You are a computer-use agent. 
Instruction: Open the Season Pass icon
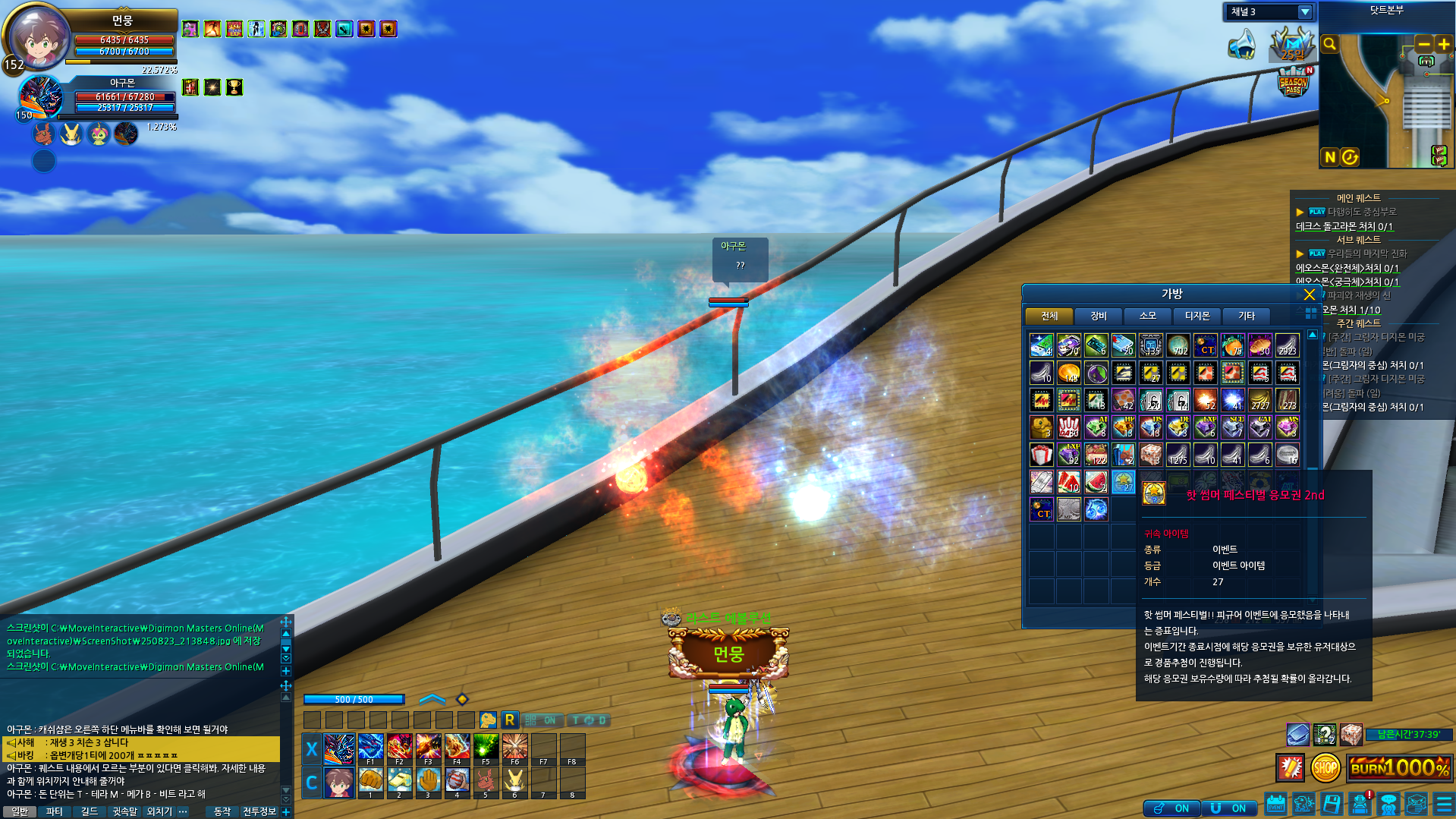pos(1293,83)
